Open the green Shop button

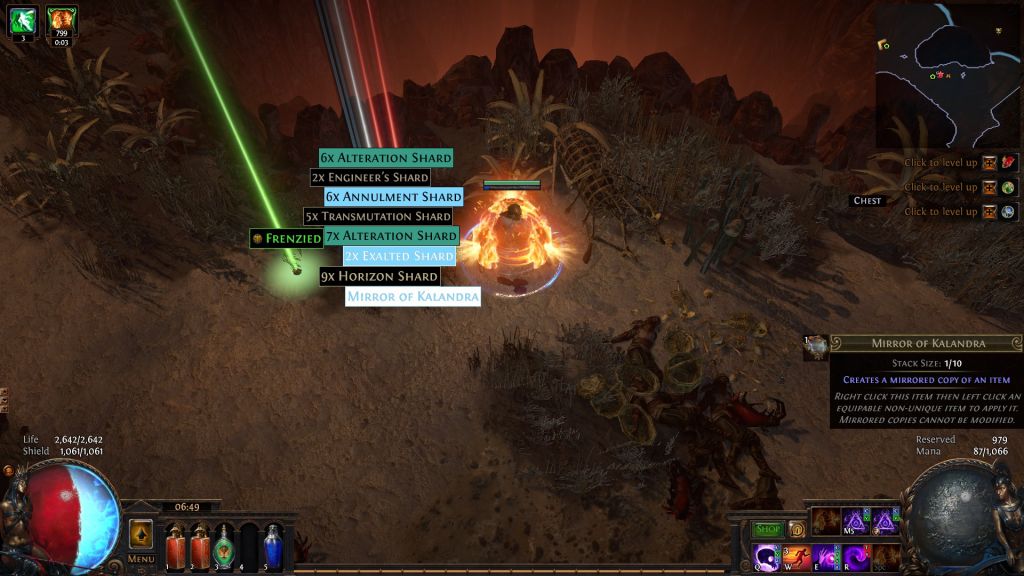tap(768, 529)
